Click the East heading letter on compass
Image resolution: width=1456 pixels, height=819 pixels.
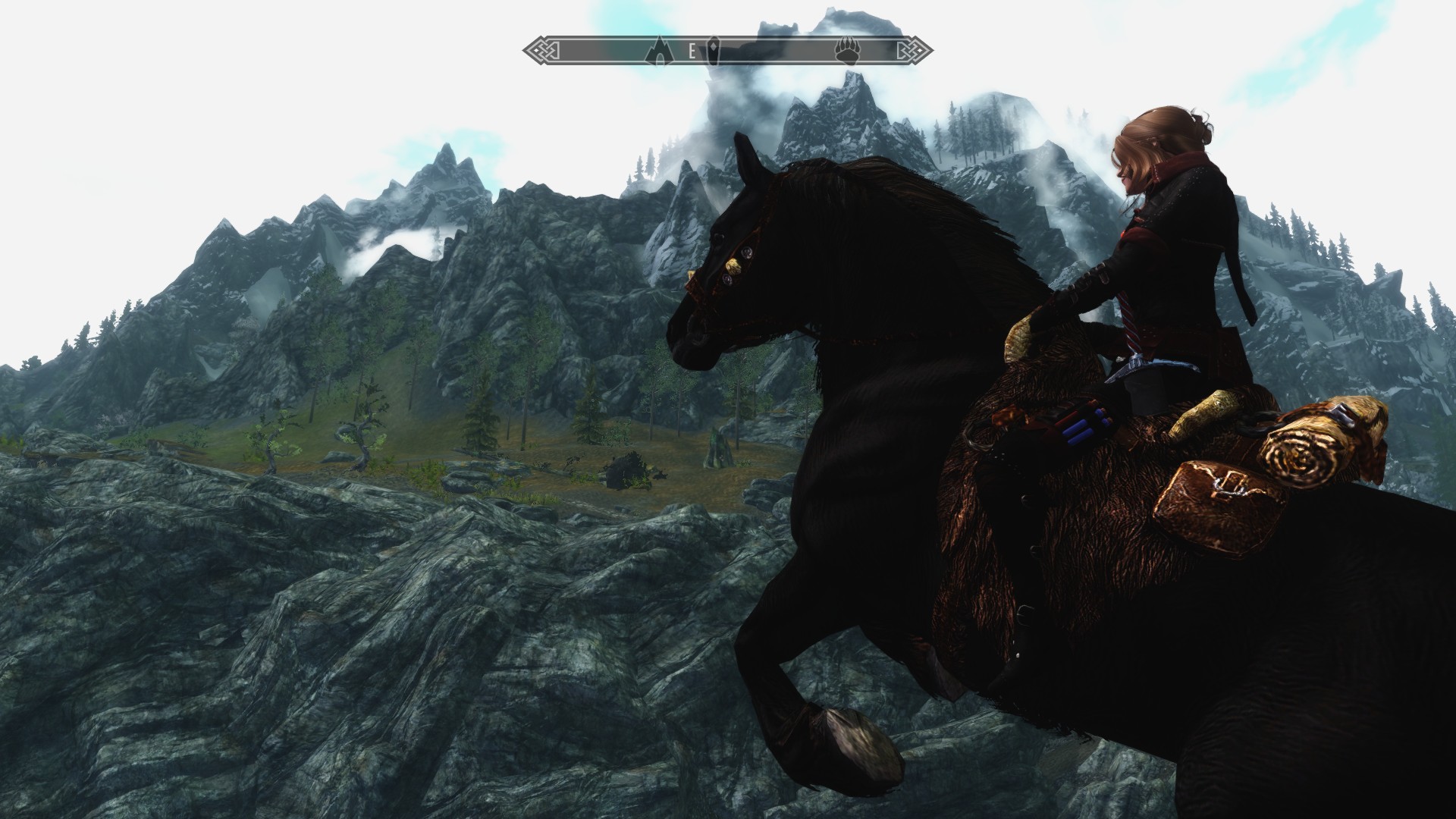point(692,52)
